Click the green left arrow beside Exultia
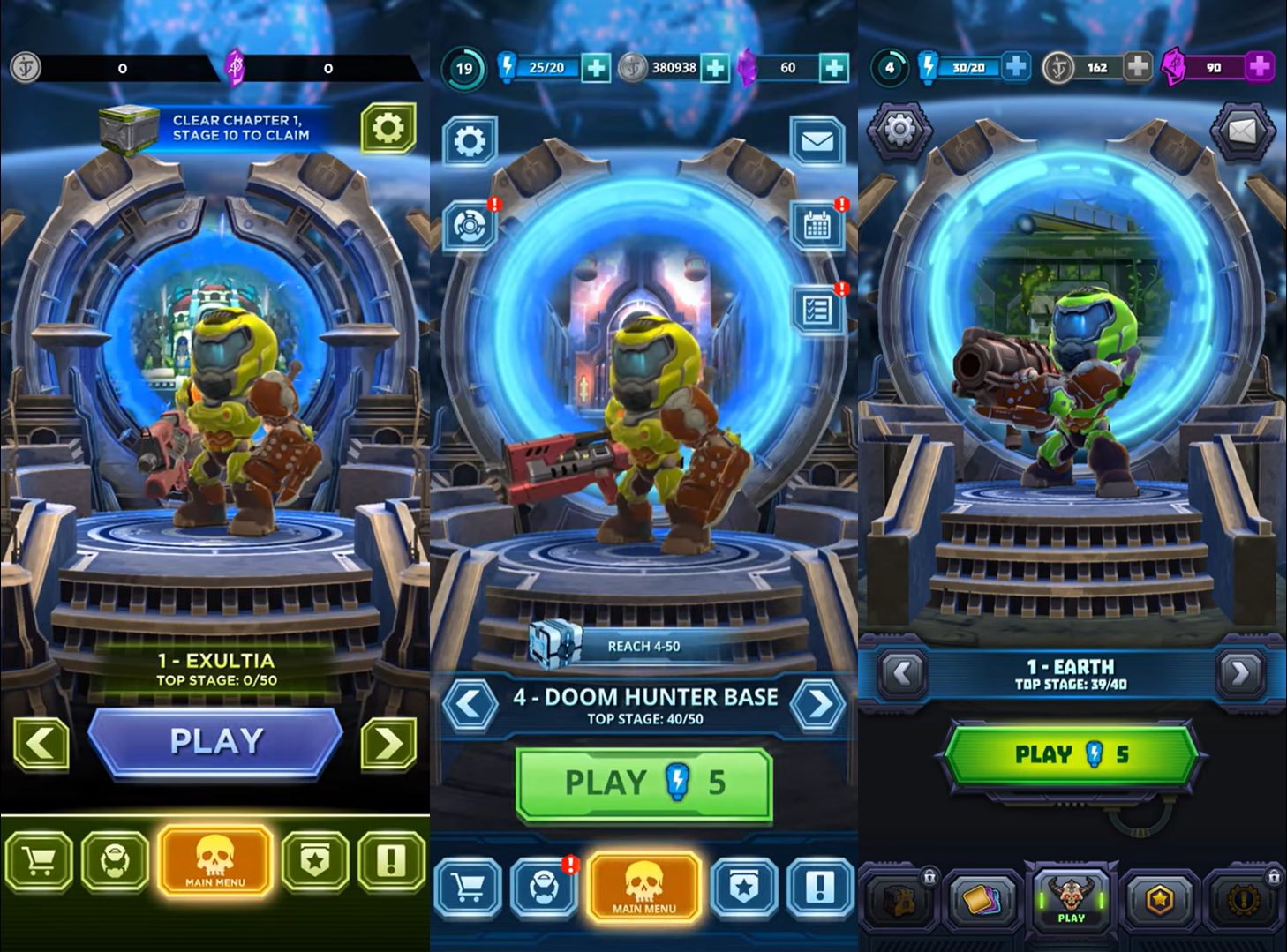This screenshot has width=1287, height=952. [x=41, y=744]
